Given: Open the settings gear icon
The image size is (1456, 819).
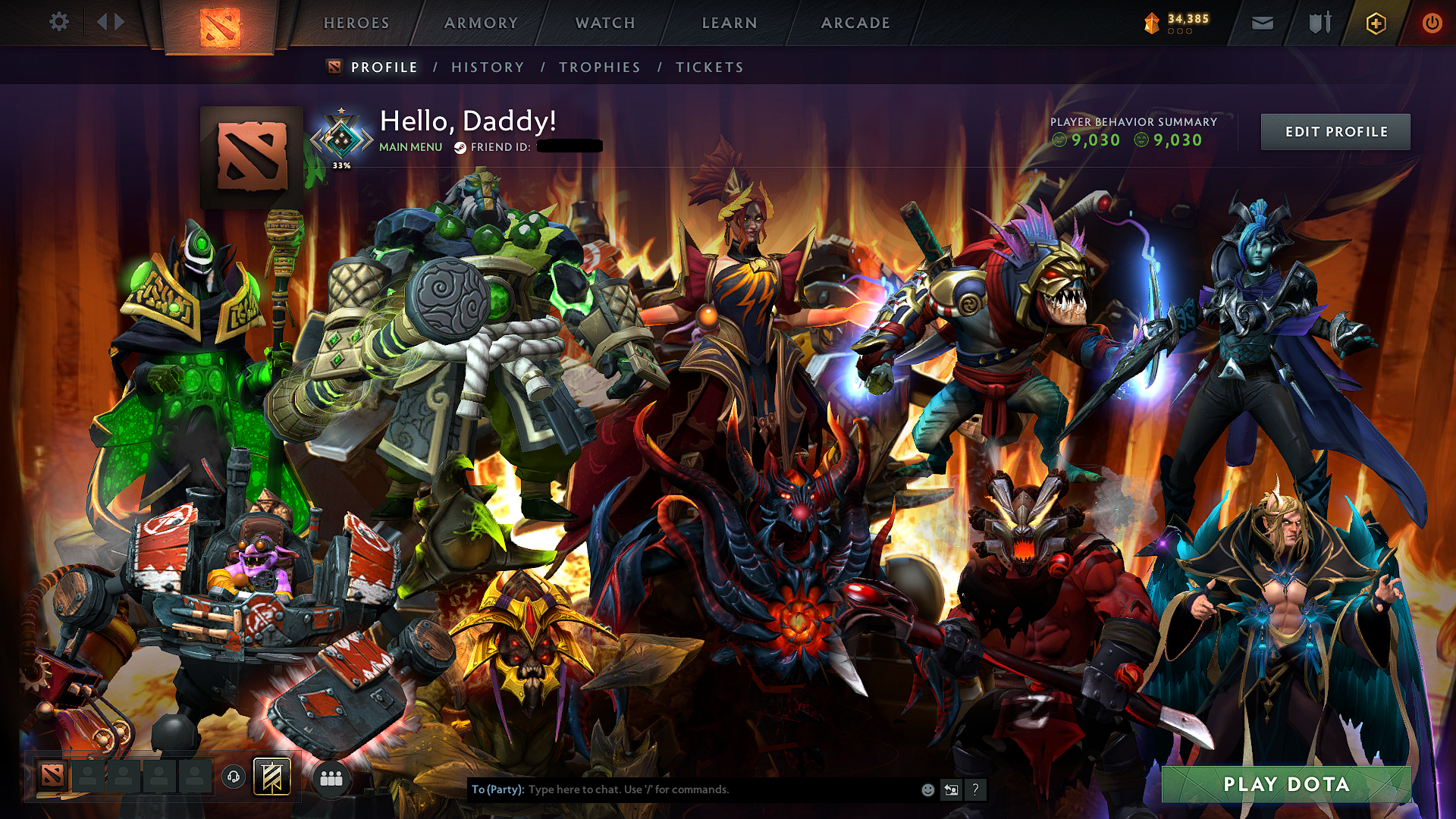Looking at the screenshot, I should 58,22.
